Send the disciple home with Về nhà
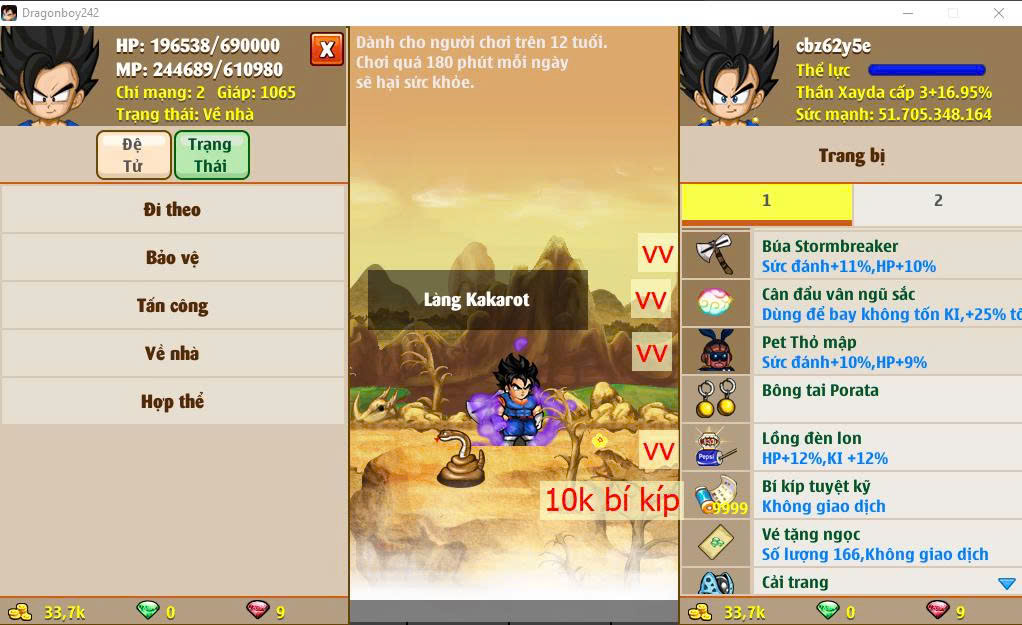1022x625 pixels. (x=172, y=354)
